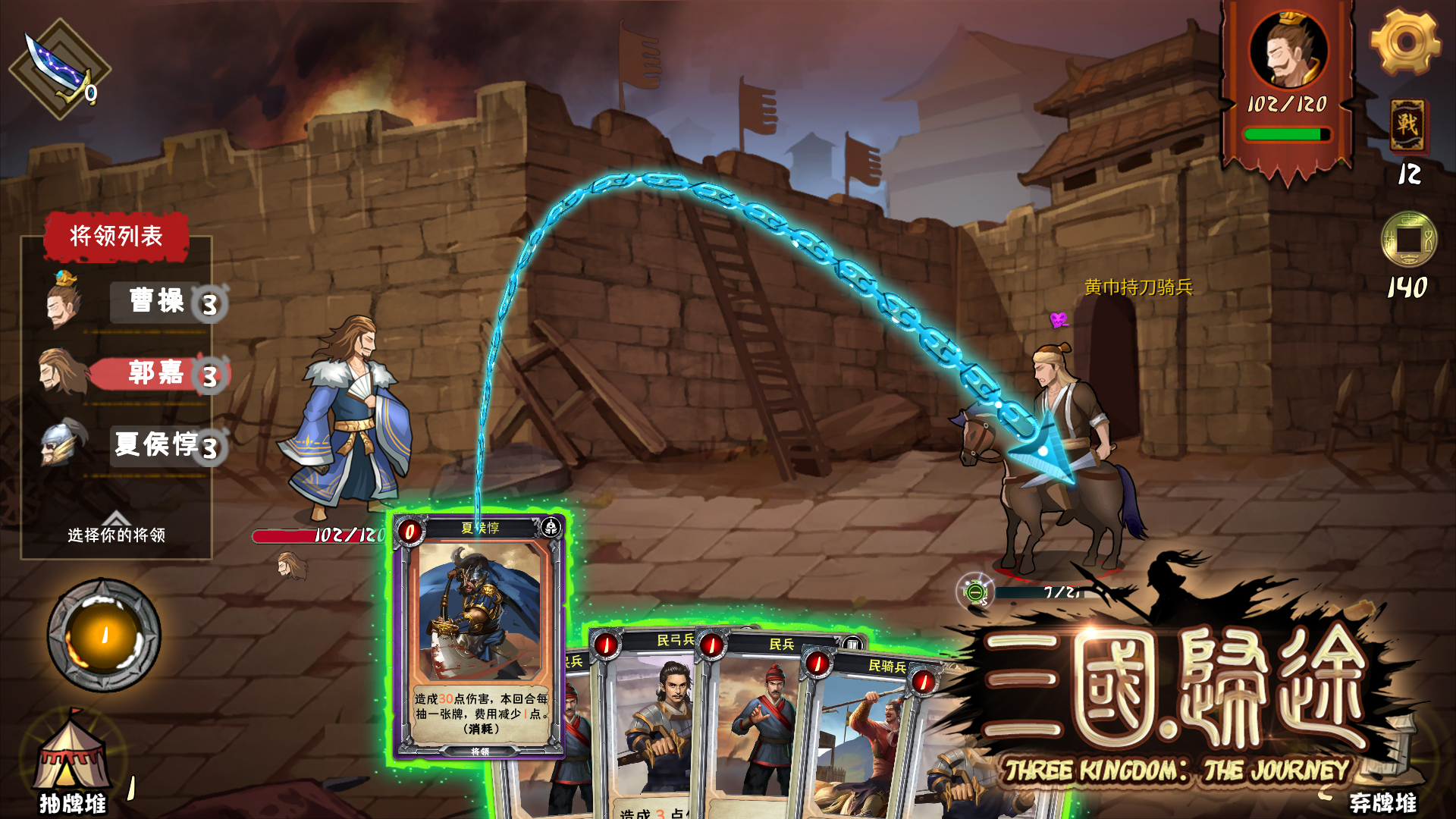Collapse the 将领列表 panel arrow
The image size is (1456, 819).
[x=116, y=519]
